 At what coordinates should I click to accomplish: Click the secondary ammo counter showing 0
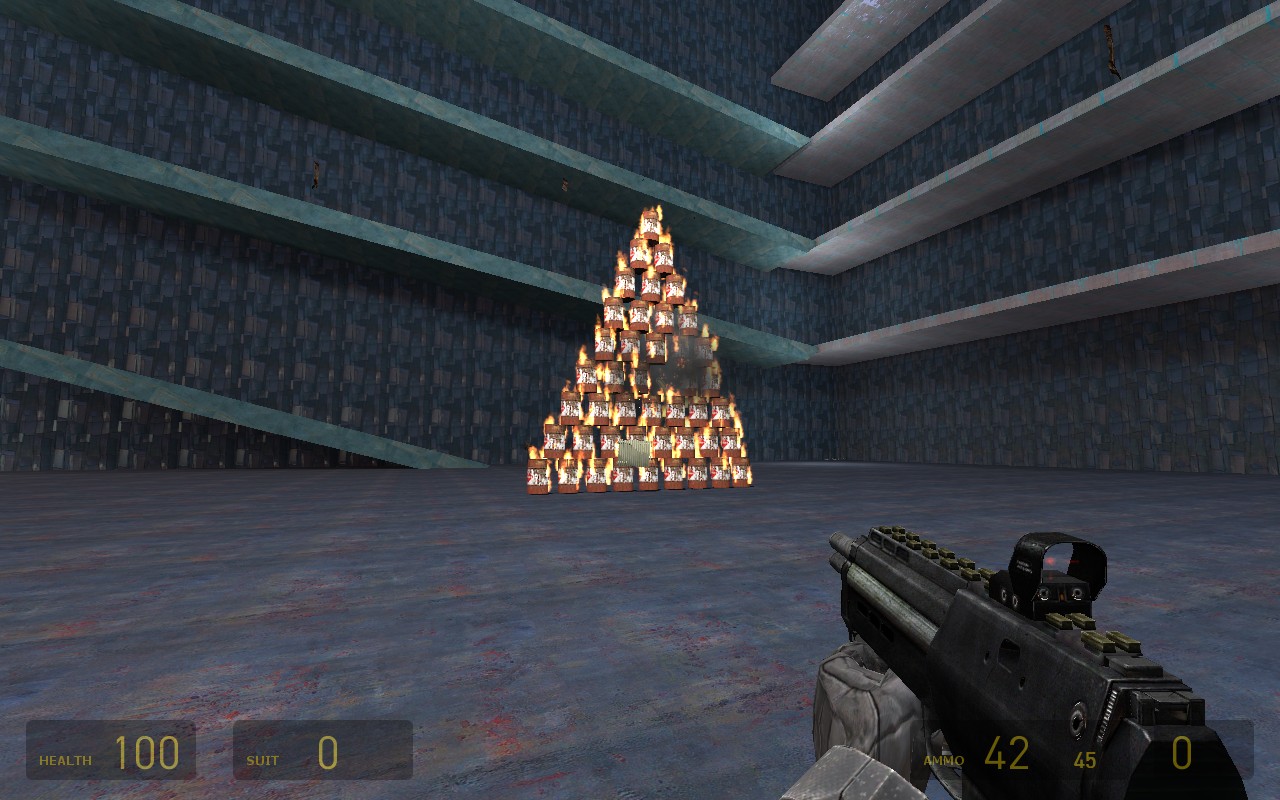point(1182,752)
